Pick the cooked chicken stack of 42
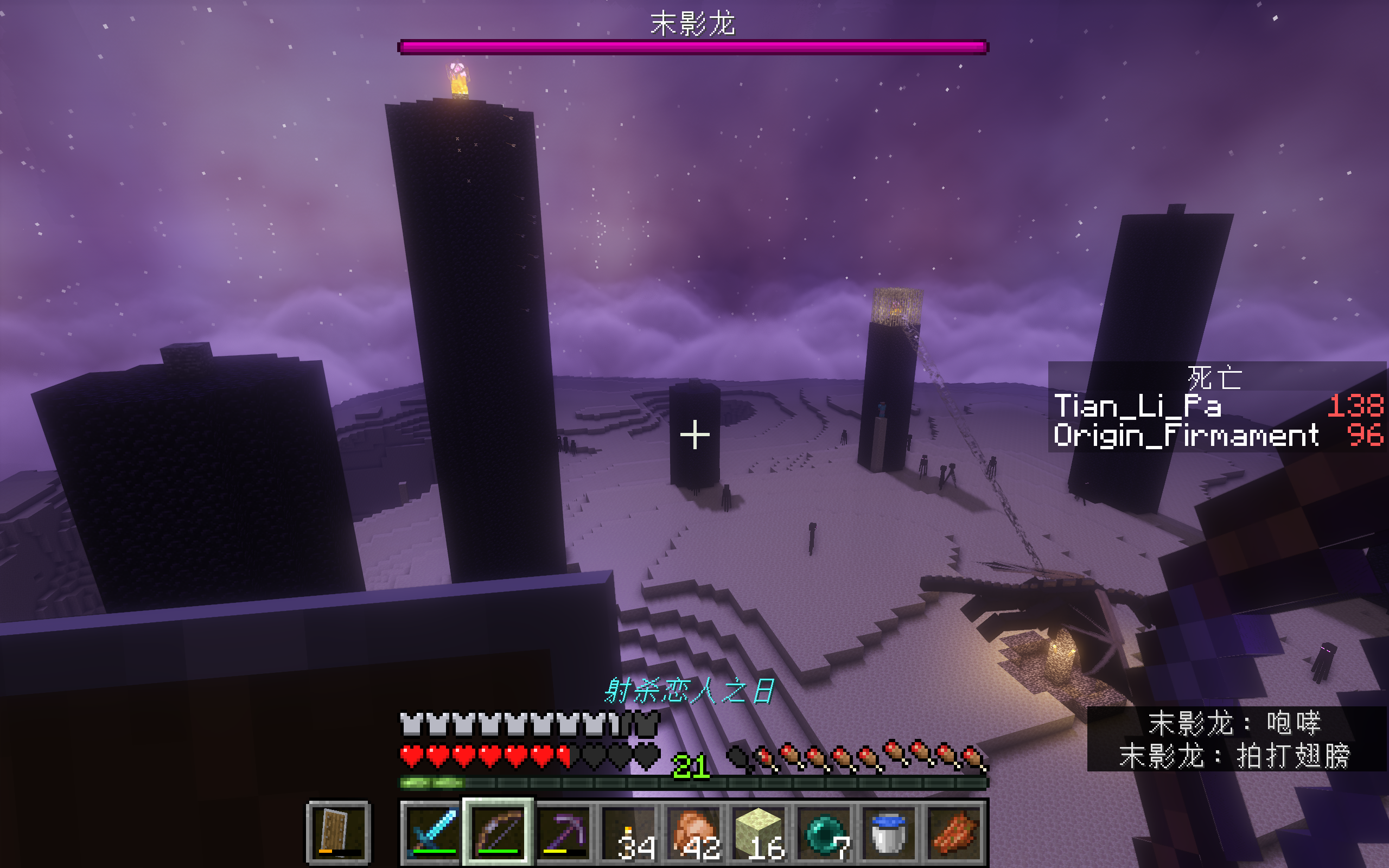The image size is (1389, 868). [694, 832]
